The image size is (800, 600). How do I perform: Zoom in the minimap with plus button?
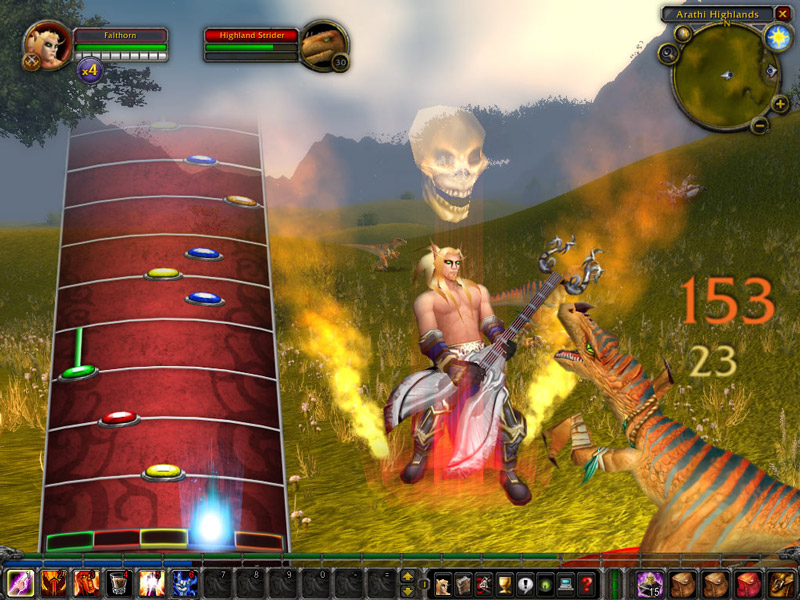780,103
